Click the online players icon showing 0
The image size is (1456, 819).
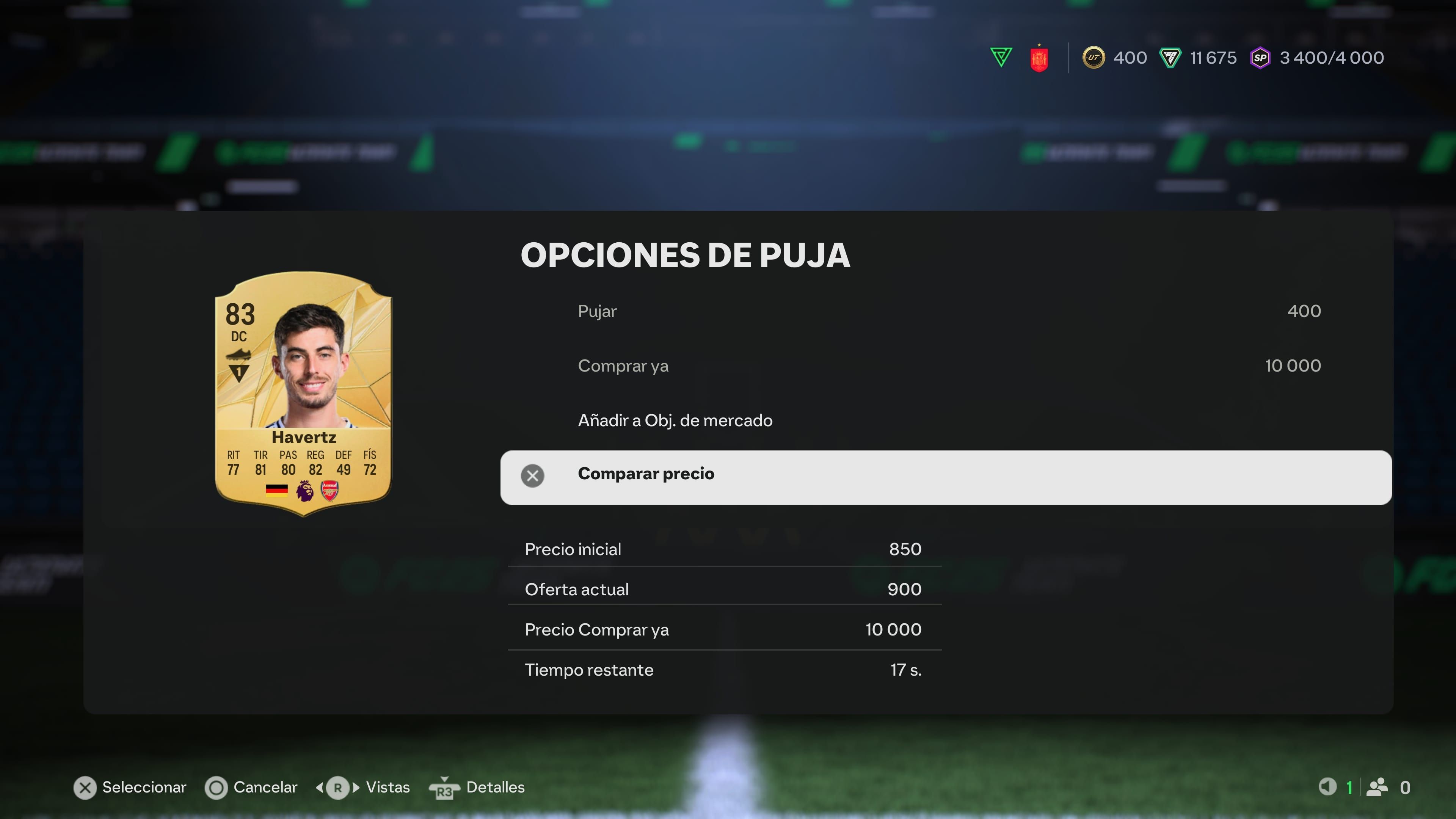pyautogui.click(x=1376, y=787)
